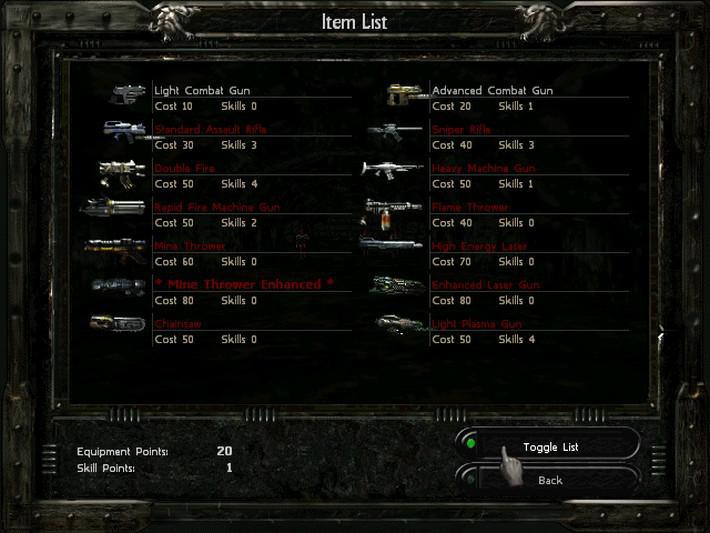This screenshot has height=533, width=710.
Task: Go Back from the Item List
Action: pyautogui.click(x=550, y=480)
